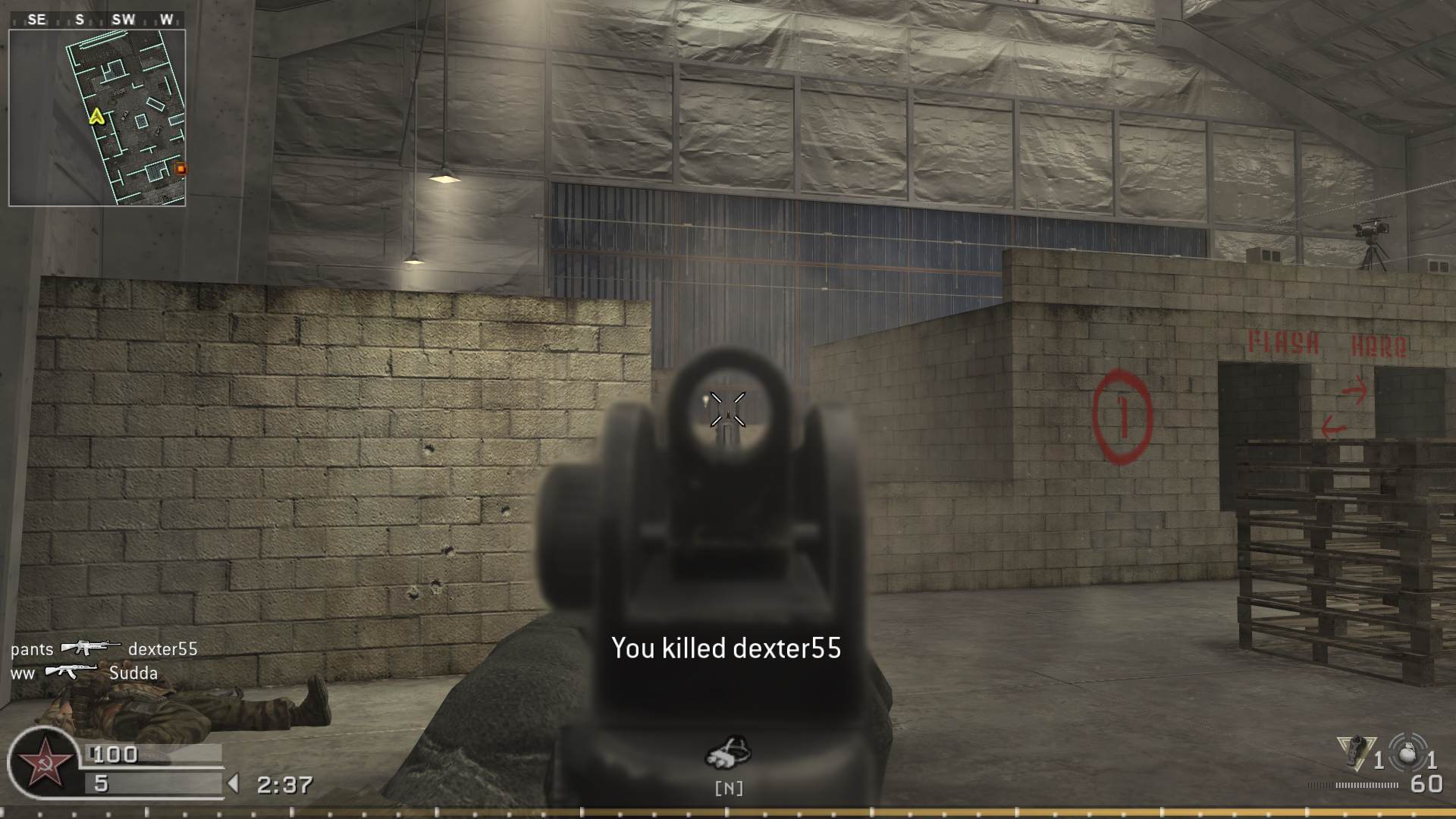Click the orange marker on the minimap

click(x=180, y=168)
